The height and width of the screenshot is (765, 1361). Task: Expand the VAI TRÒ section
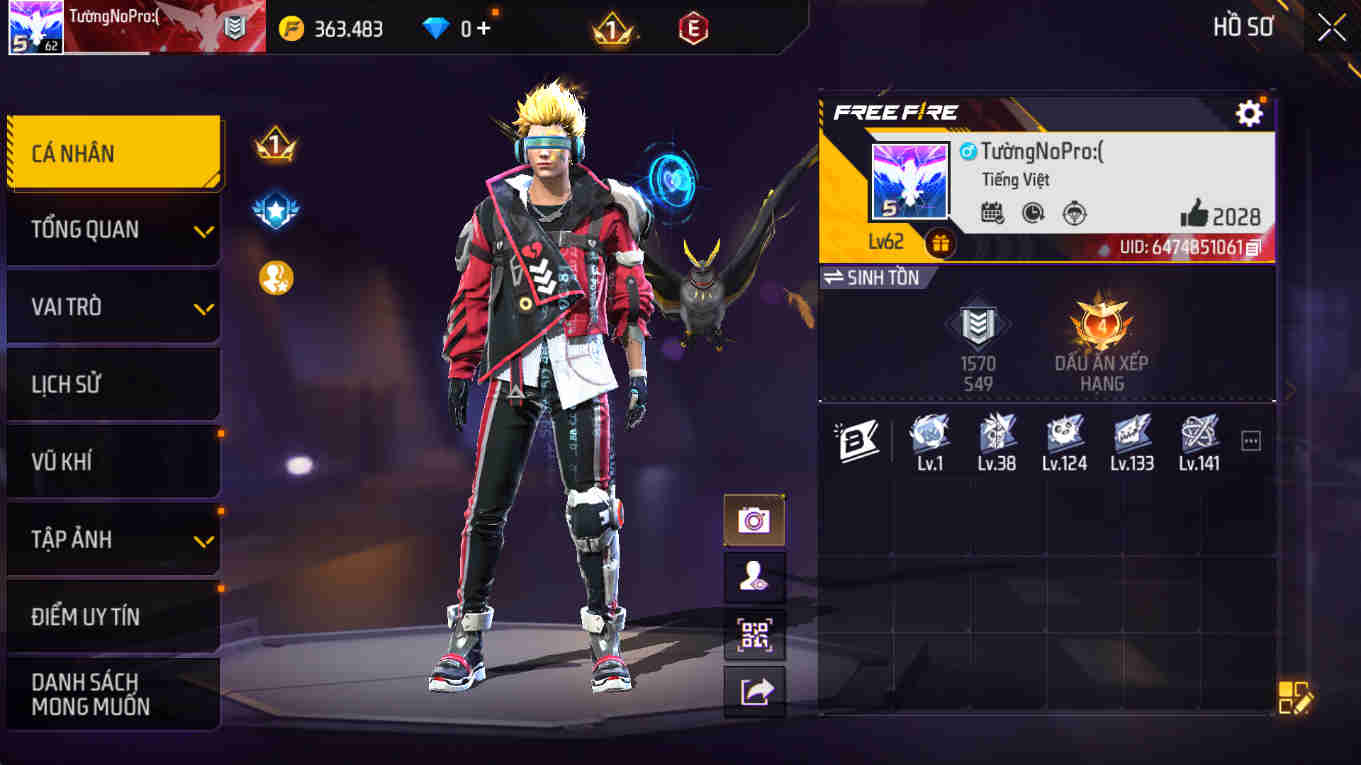click(x=113, y=306)
